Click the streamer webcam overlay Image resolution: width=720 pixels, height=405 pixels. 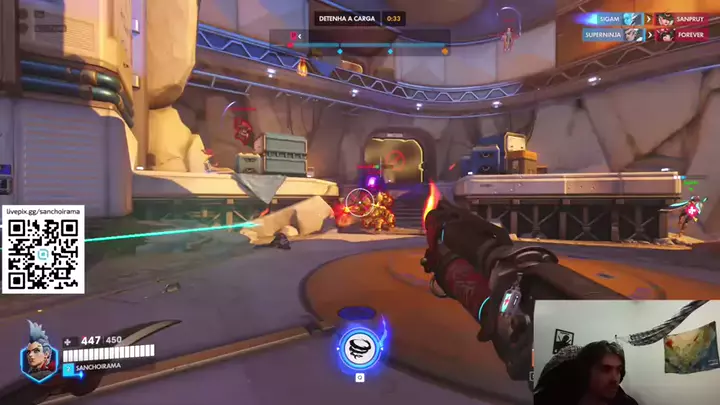tap(623, 352)
